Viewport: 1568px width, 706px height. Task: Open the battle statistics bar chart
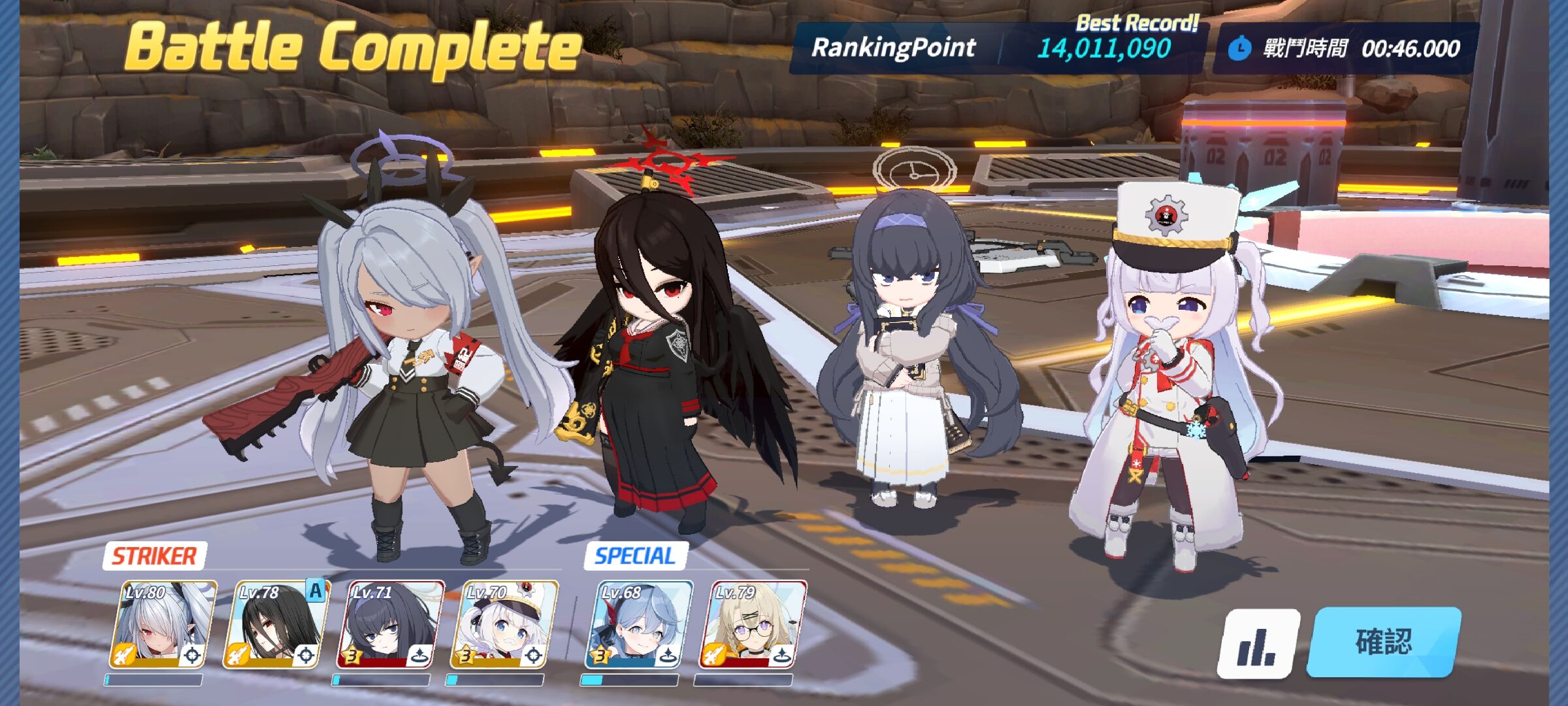[x=1258, y=644]
